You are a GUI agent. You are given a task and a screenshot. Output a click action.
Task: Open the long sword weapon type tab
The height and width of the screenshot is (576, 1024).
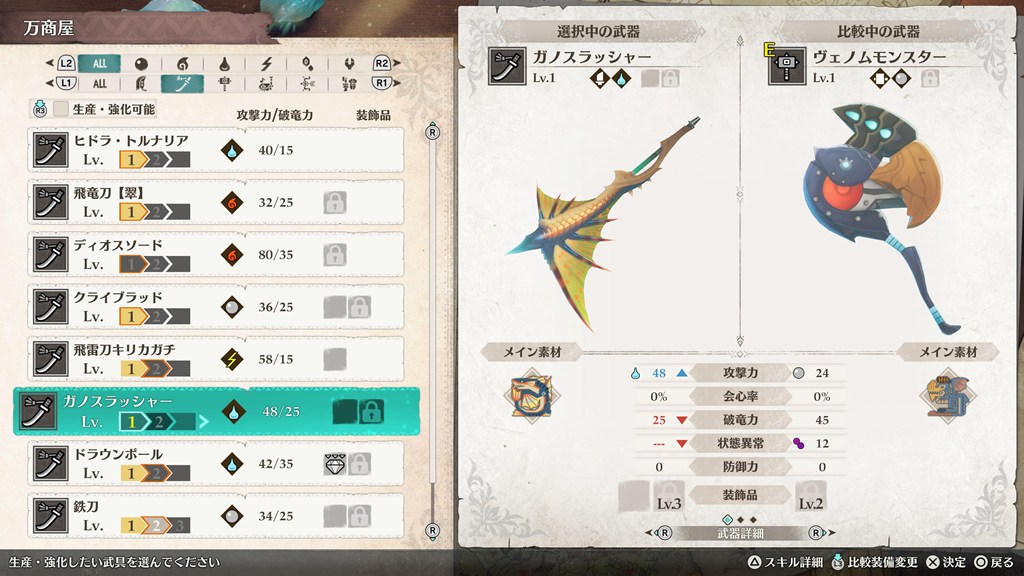pyautogui.click(x=182, y=84)
